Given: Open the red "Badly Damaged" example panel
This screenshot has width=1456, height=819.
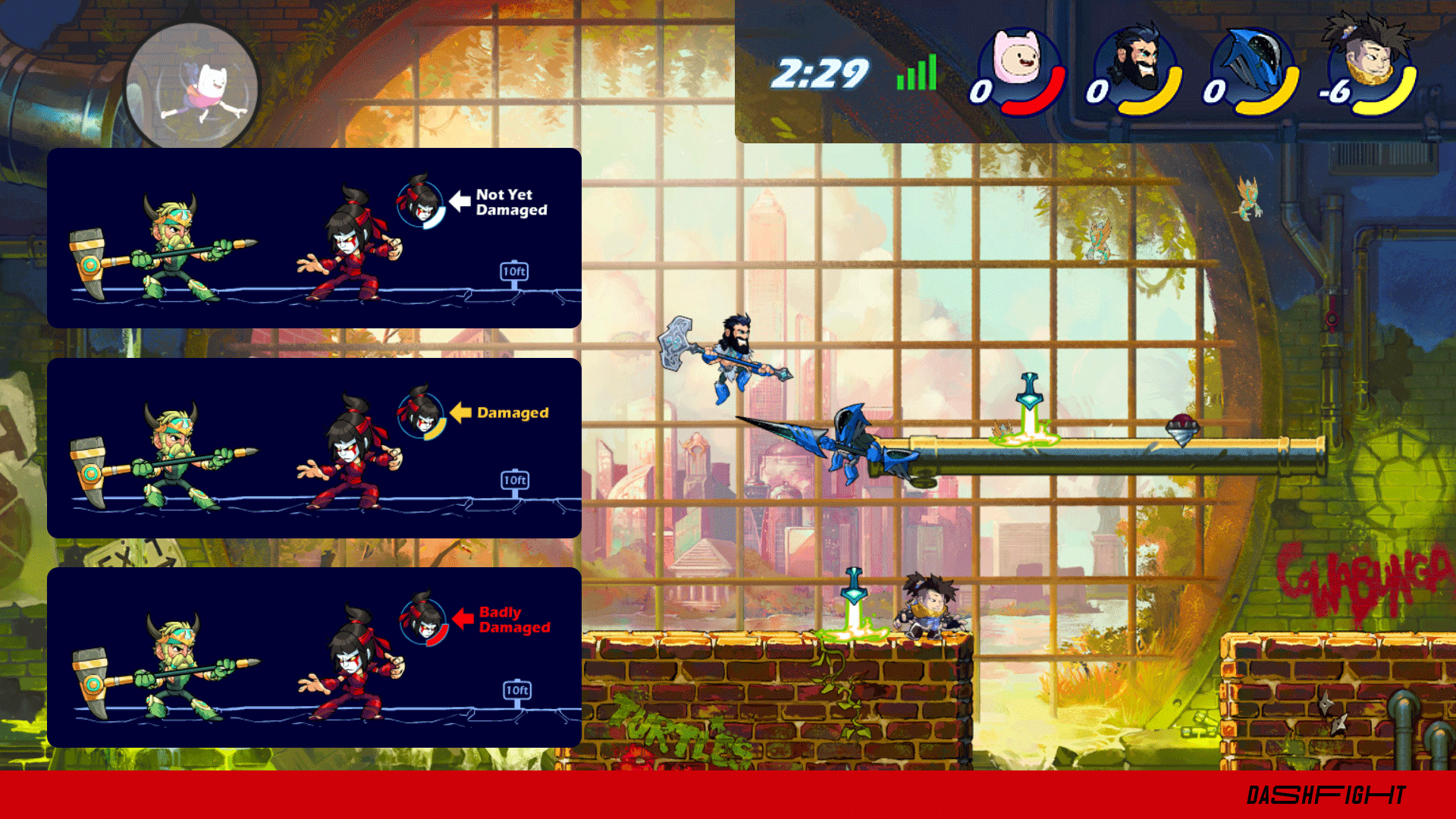Looking at the screenshot, I should pyautogui.click(x=314, y=657).
